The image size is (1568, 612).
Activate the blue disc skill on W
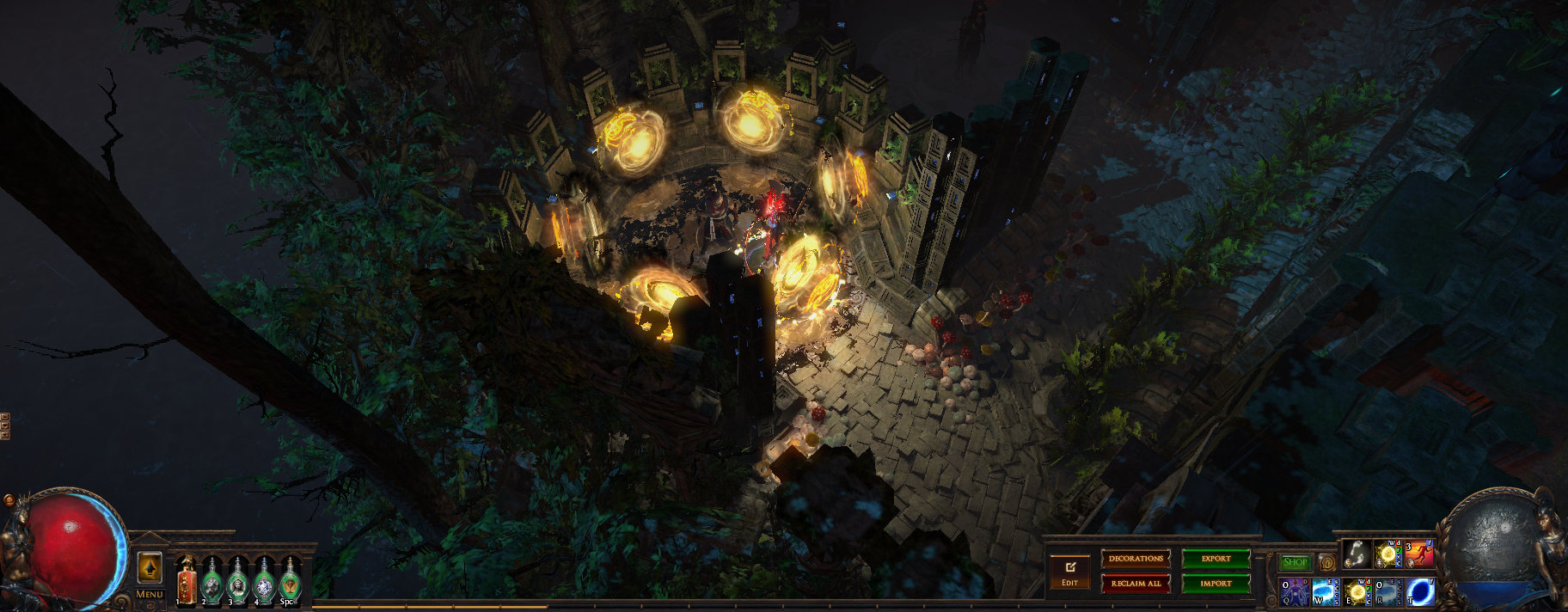(1326, 592)
